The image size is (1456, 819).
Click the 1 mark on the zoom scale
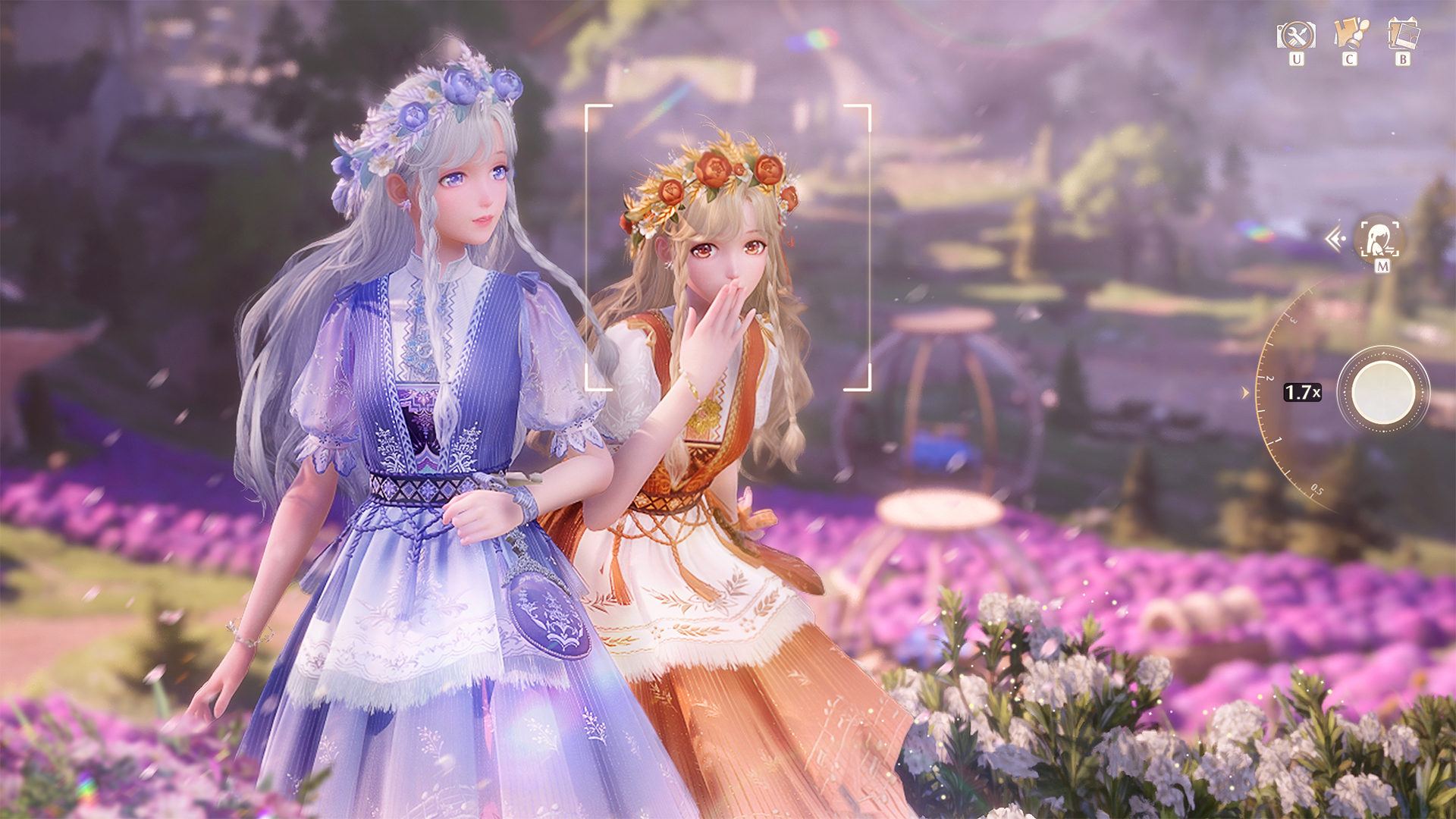(1275, 441)
